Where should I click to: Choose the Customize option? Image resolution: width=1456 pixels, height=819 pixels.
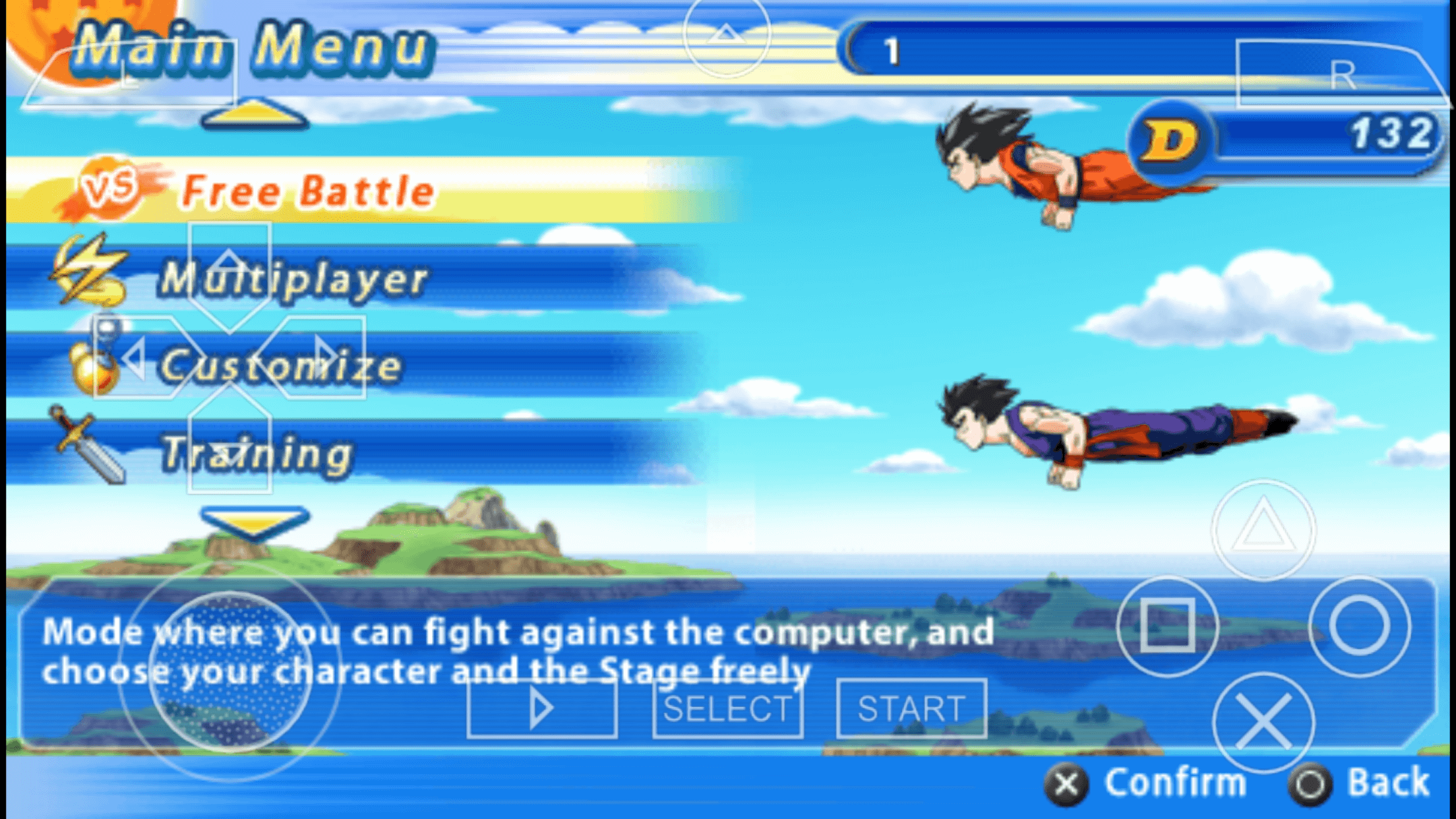(281, 365)
